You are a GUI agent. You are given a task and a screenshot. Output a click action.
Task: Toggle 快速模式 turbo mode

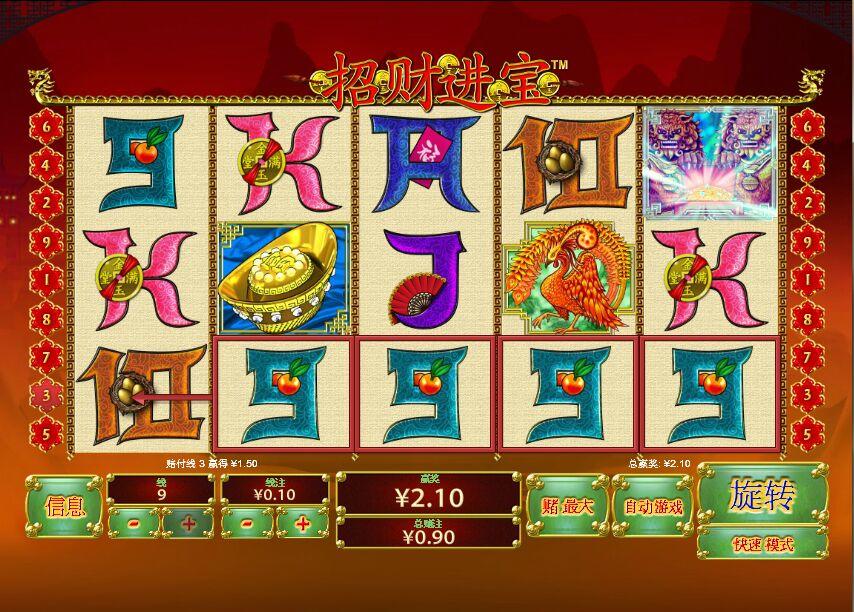coord(762,544)
